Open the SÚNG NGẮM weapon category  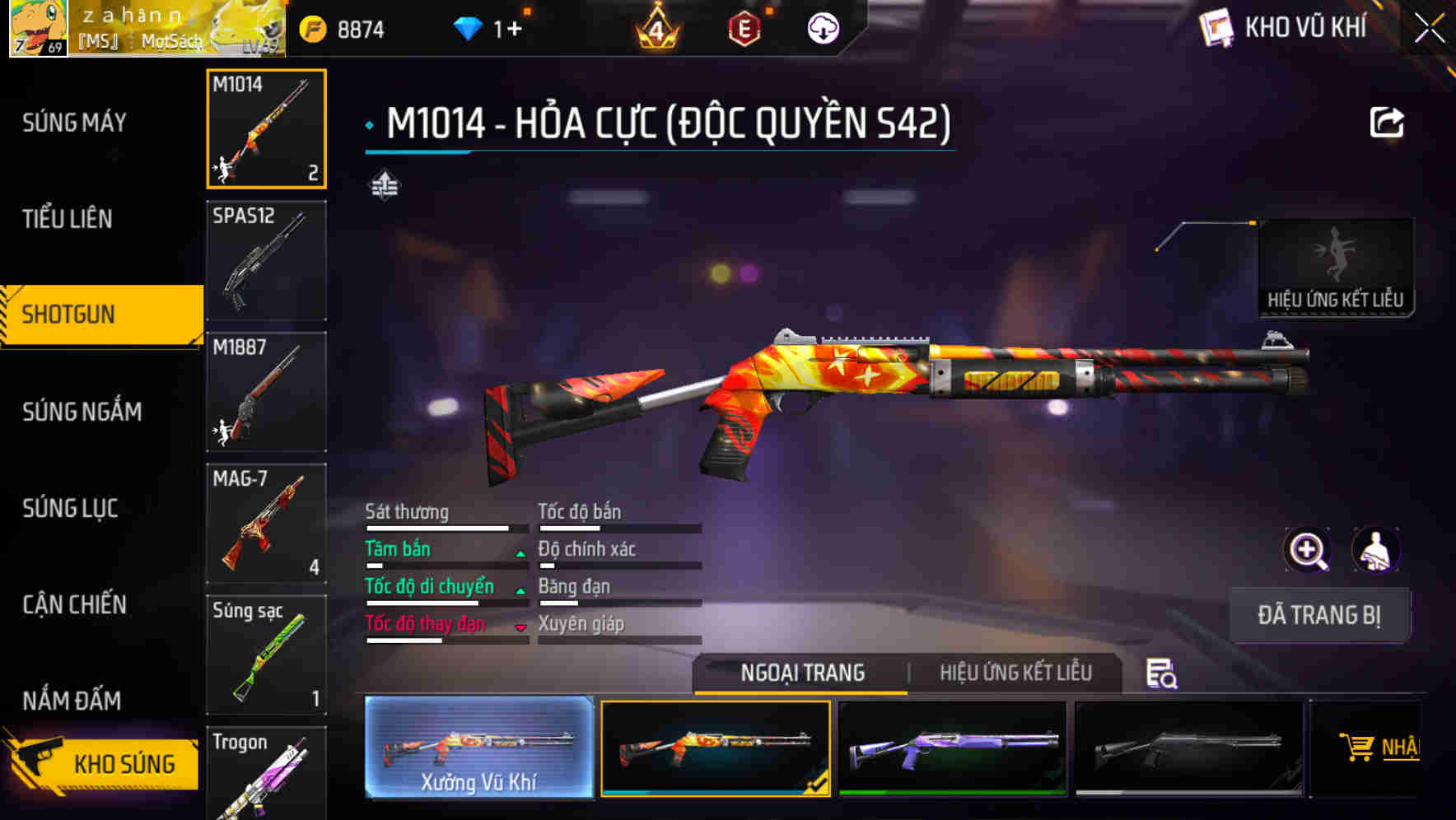(x=82, y=412)
